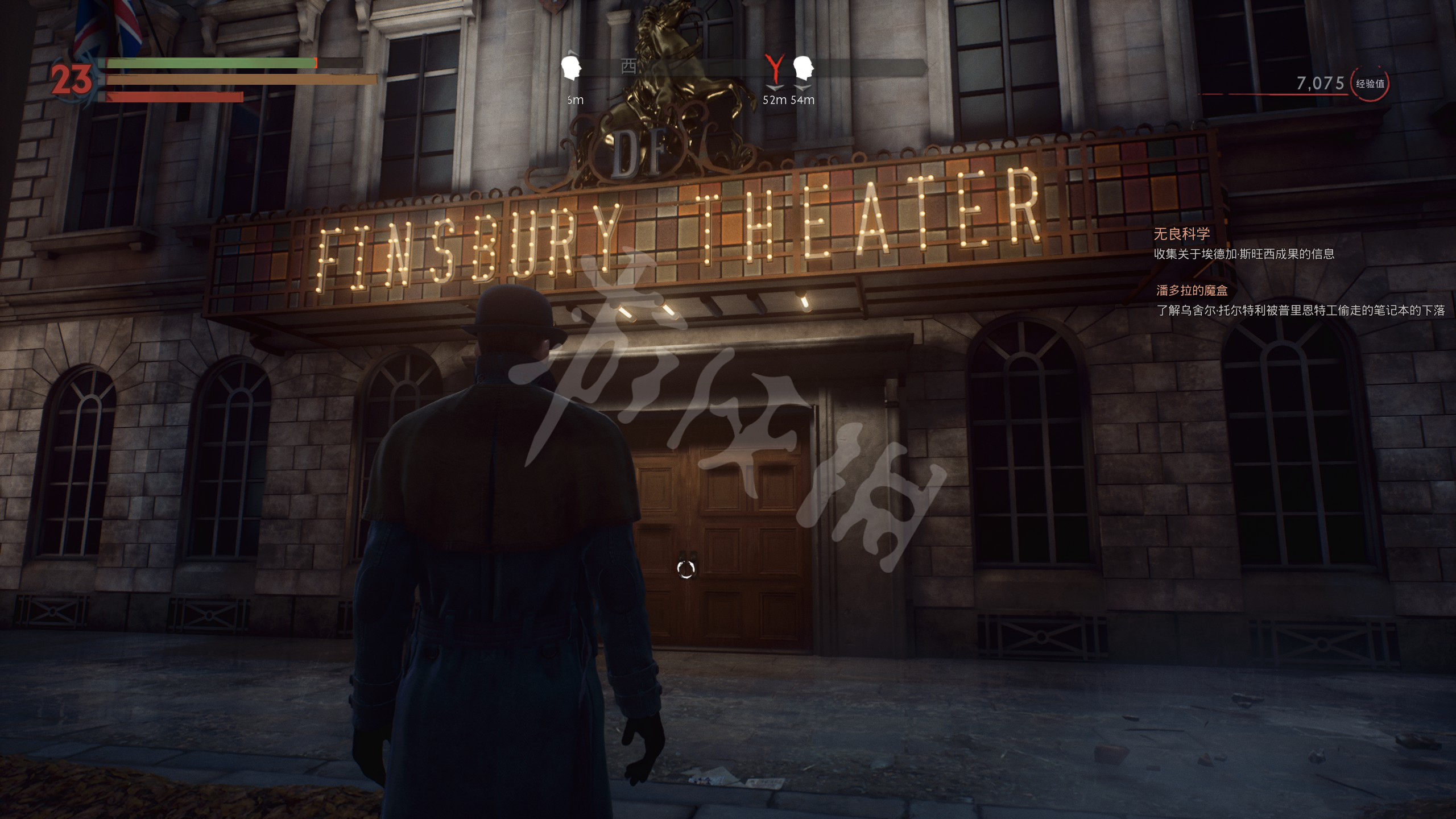Open the 经验值 experience circle
This screenshot has height=819, width=1456.
click(1370, 84)
